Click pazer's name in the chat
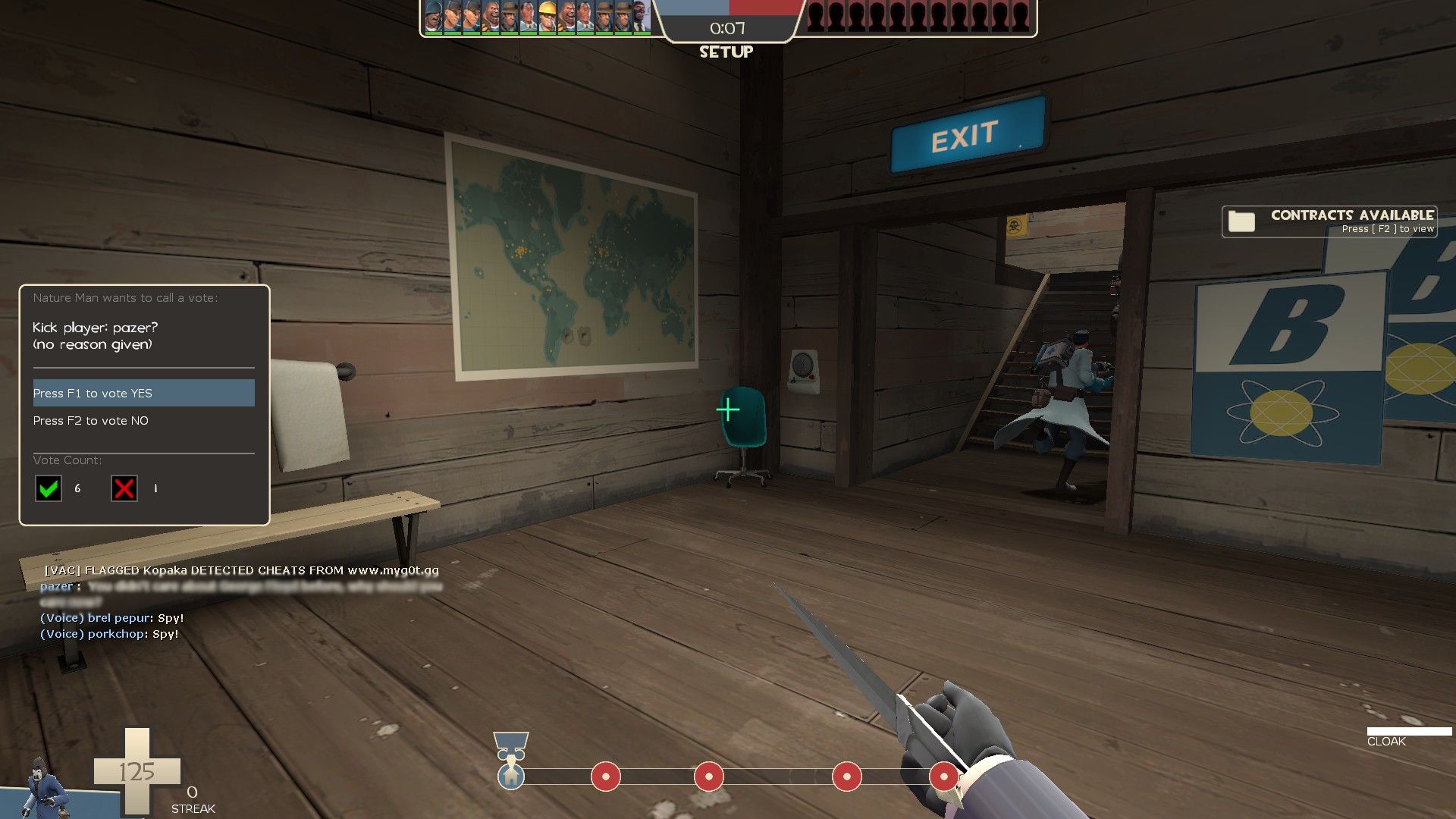 (57, 585)
